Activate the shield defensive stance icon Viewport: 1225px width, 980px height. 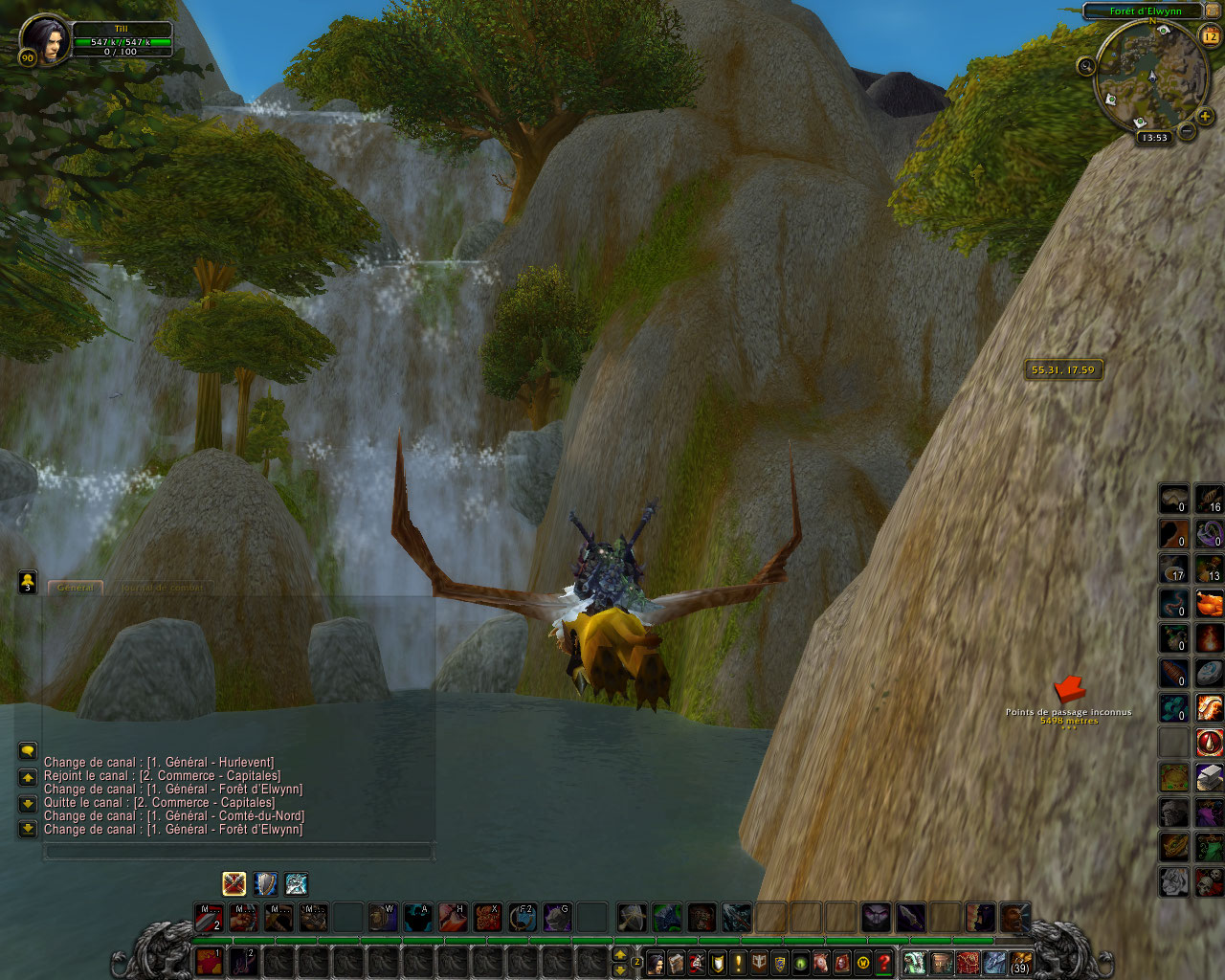(x=265, y=883)
